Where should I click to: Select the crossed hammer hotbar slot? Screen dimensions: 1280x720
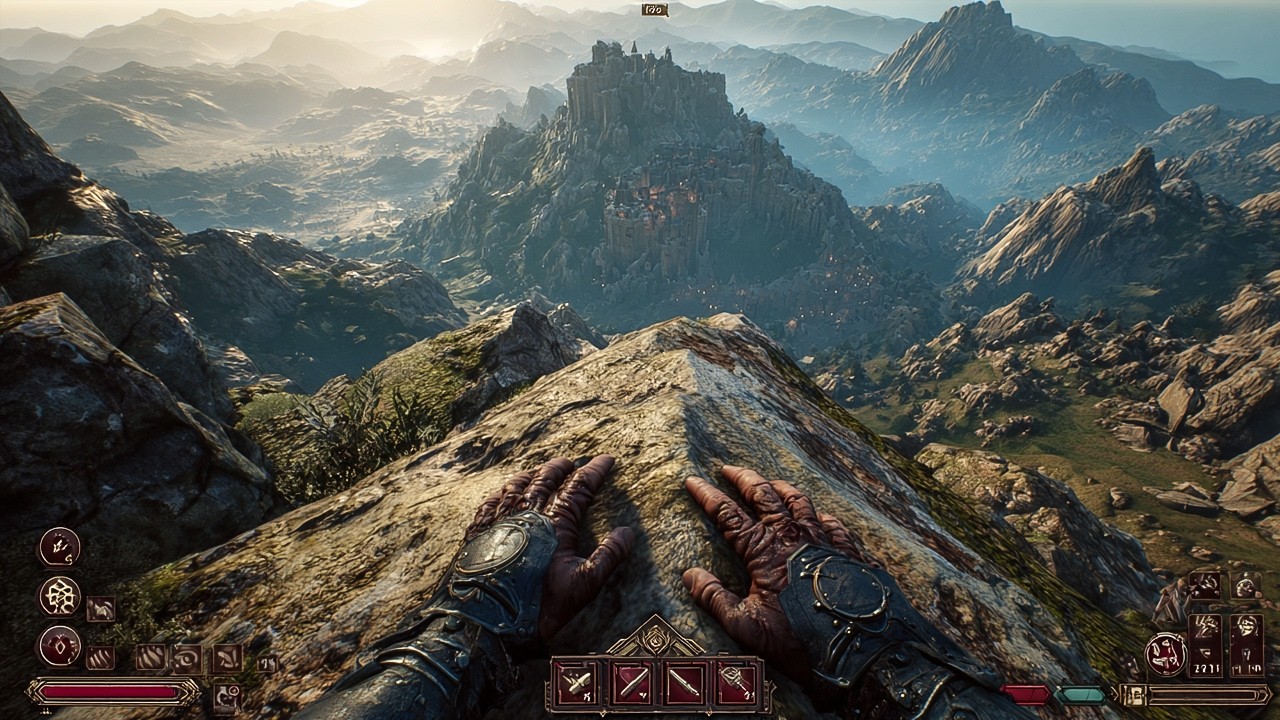tap(577, 683)
